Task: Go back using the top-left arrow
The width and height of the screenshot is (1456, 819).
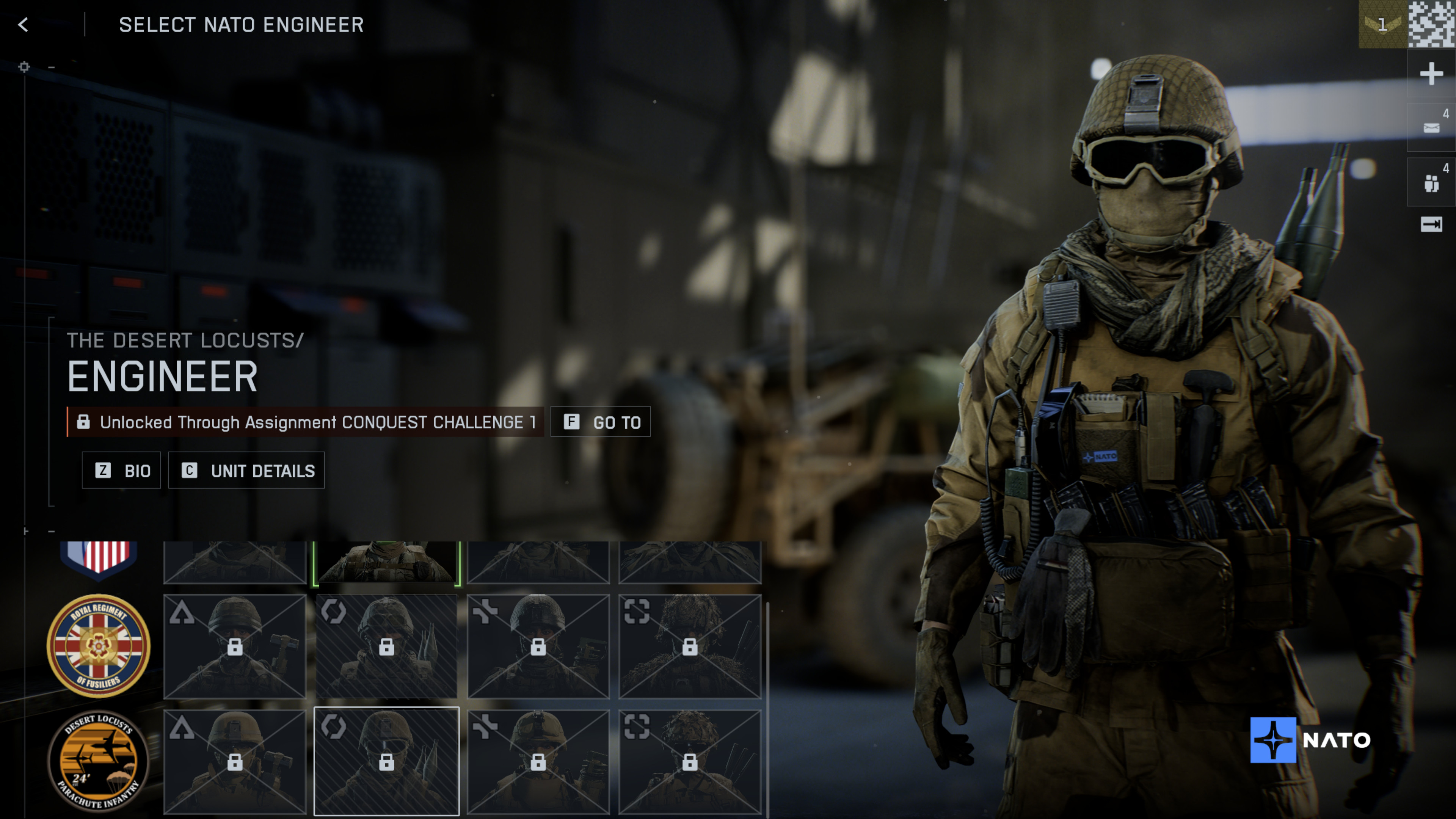Action: point(23,25)
